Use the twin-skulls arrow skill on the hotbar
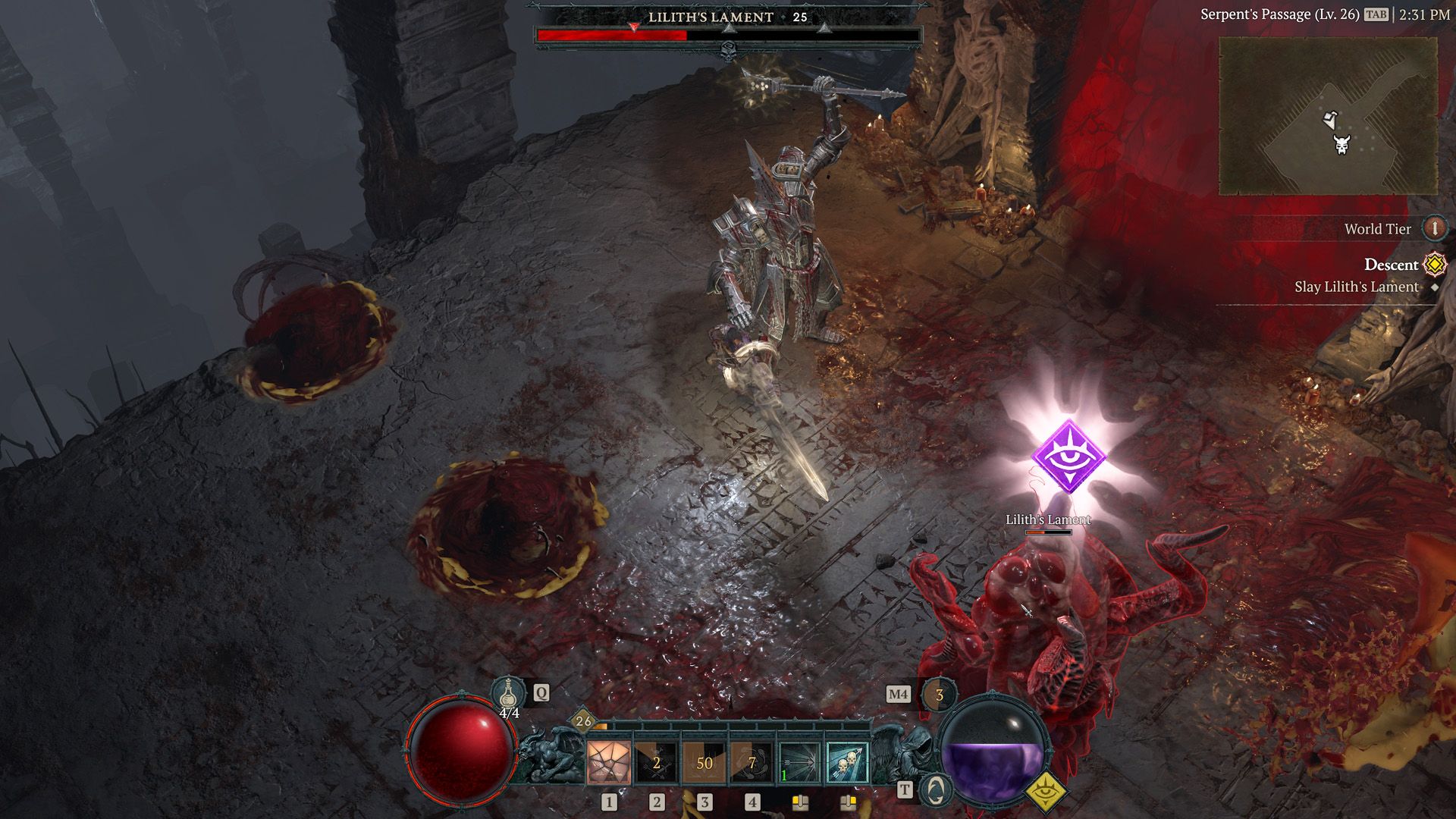This screenshot has width=1456, height=819. tap(849, 763)
